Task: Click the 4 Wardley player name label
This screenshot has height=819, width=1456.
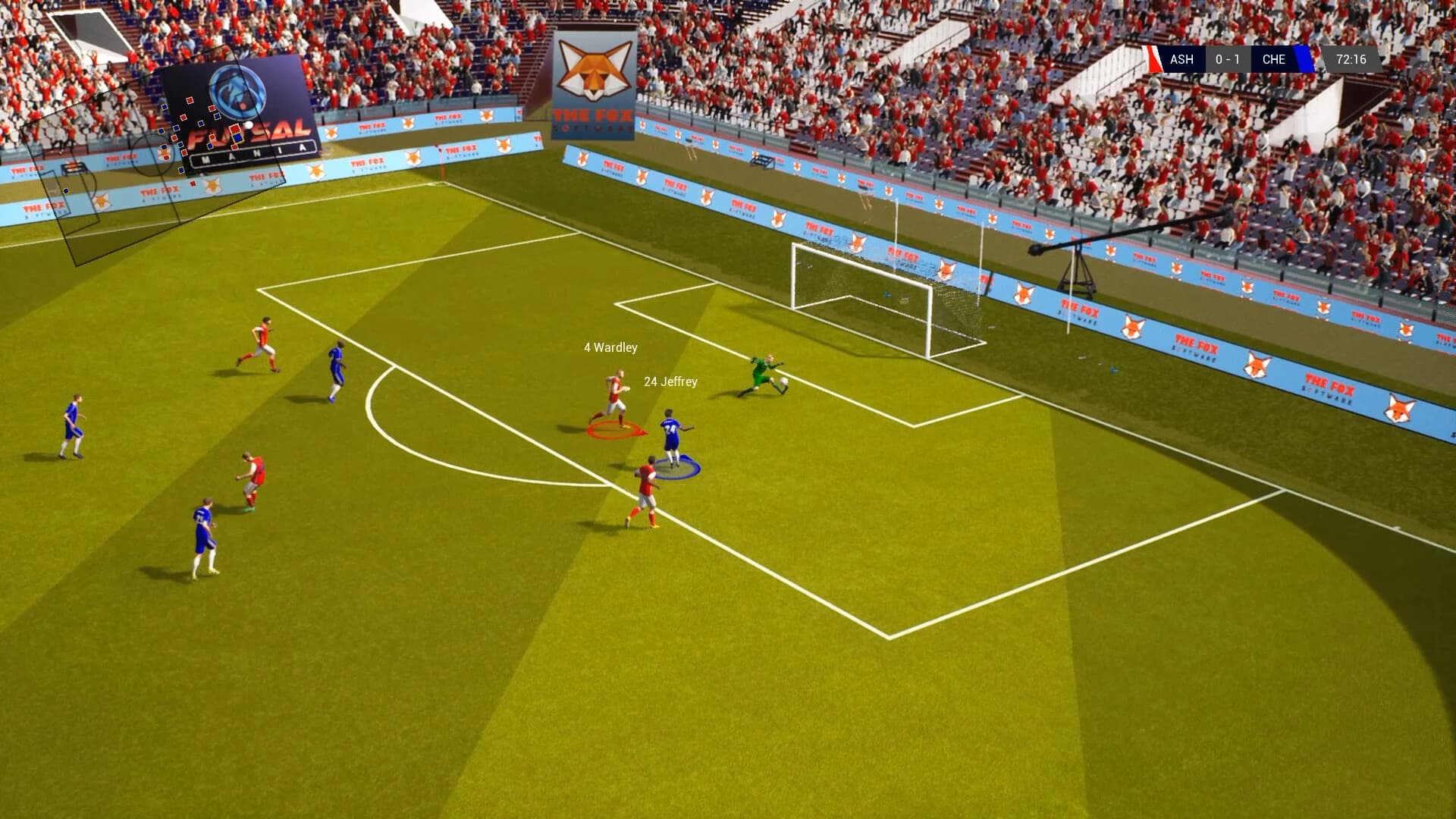Action: click(x=610, y=347)
